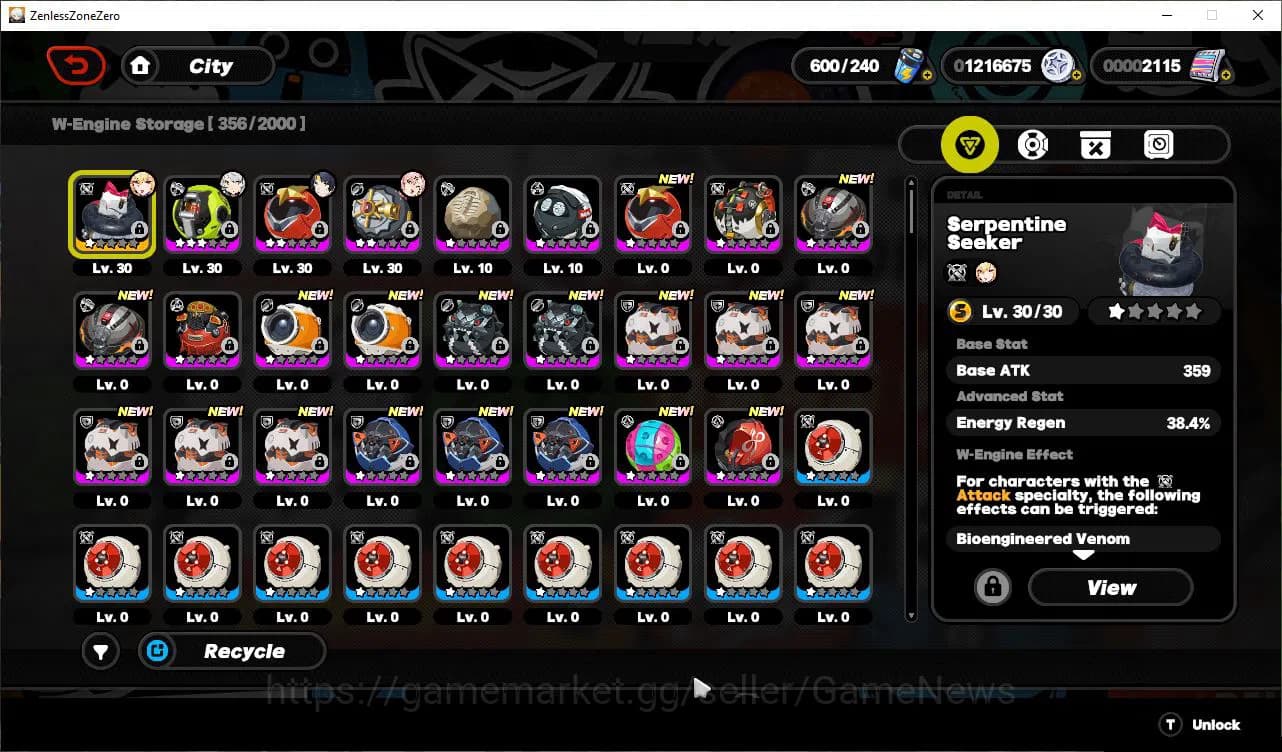Select the W-Engine category icon

coord(969,144)
